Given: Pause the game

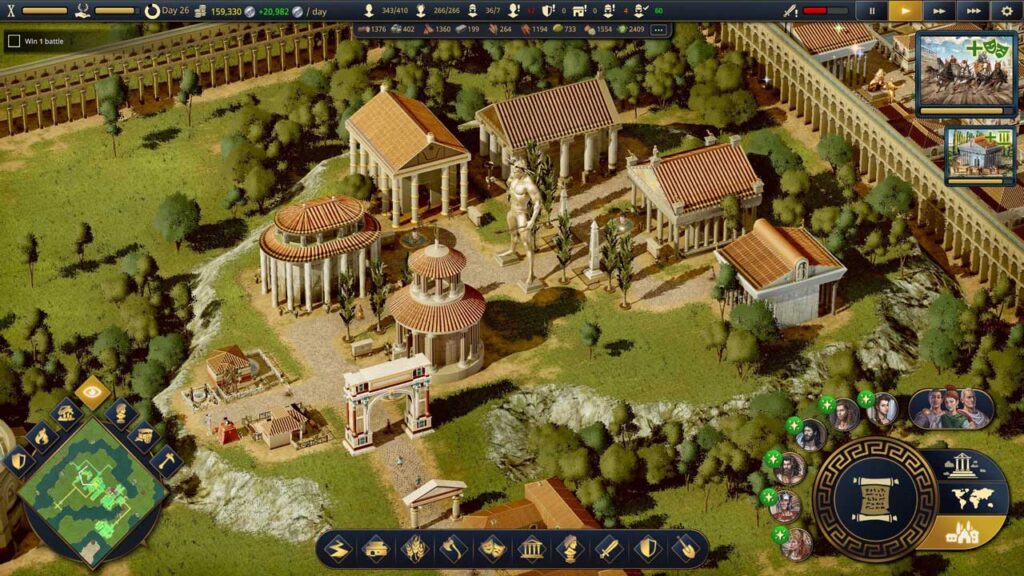Looking at the screenshot, I should coord(872,11).
